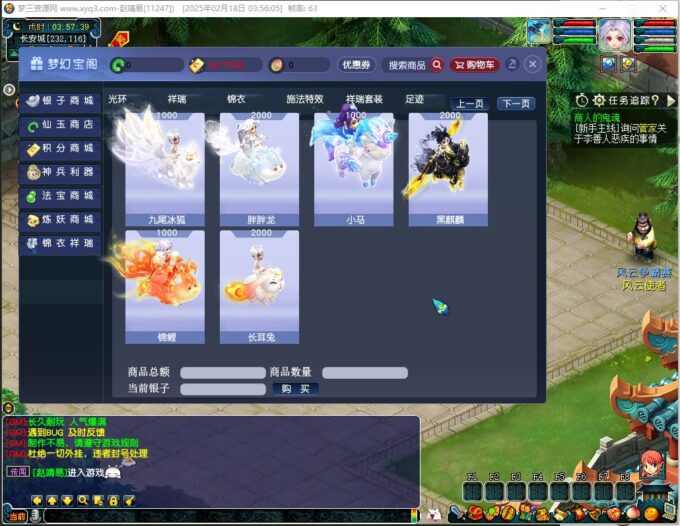Viewport: 680px width, 526px height.
Task: Close the game window
Action: tap(663, 7)
